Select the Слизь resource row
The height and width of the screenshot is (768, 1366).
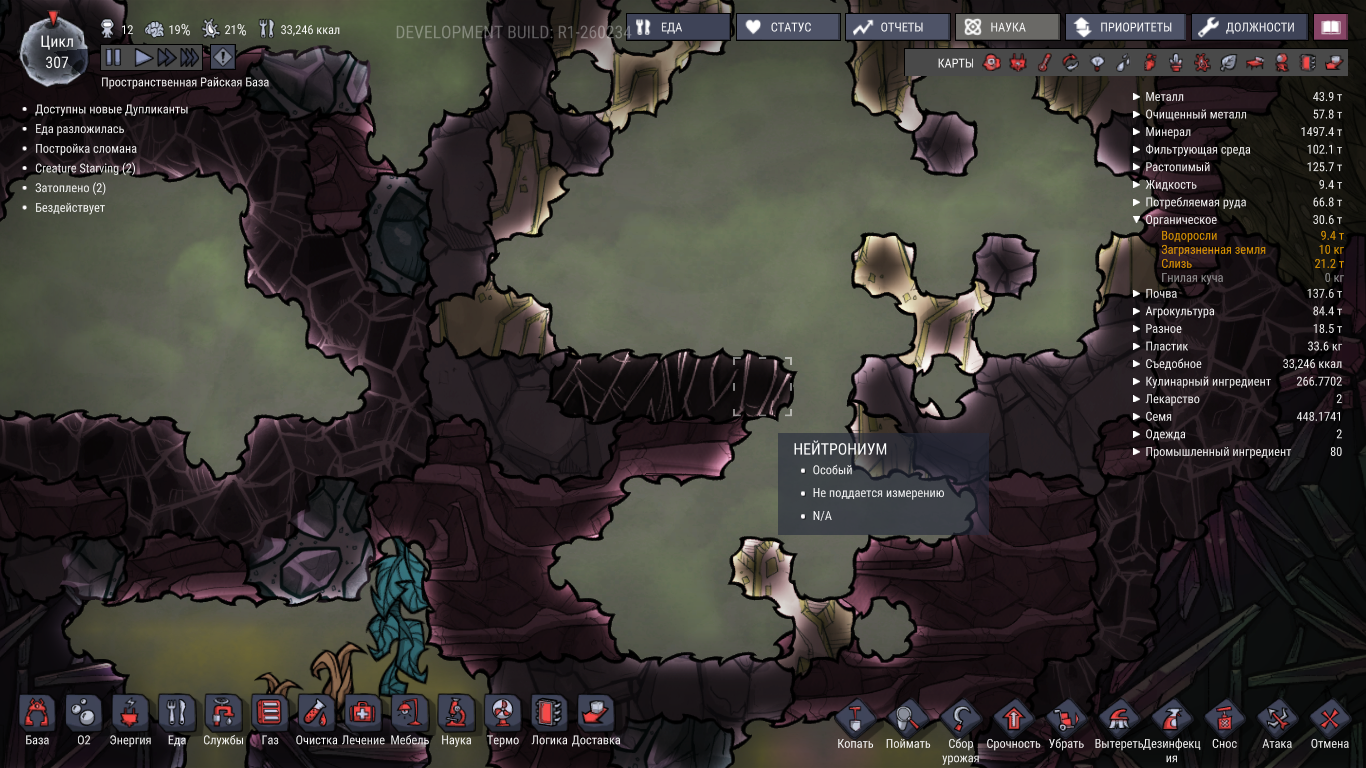point(1176,264)
